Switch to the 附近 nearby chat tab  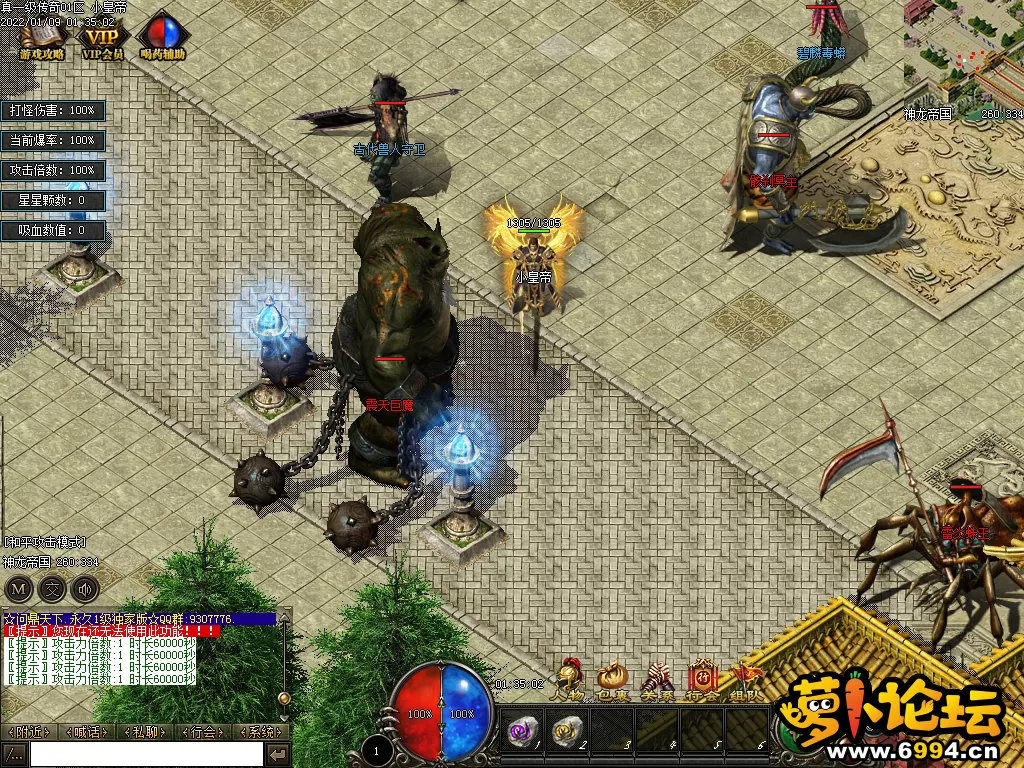pyautogui.click(x=29, y=732)
